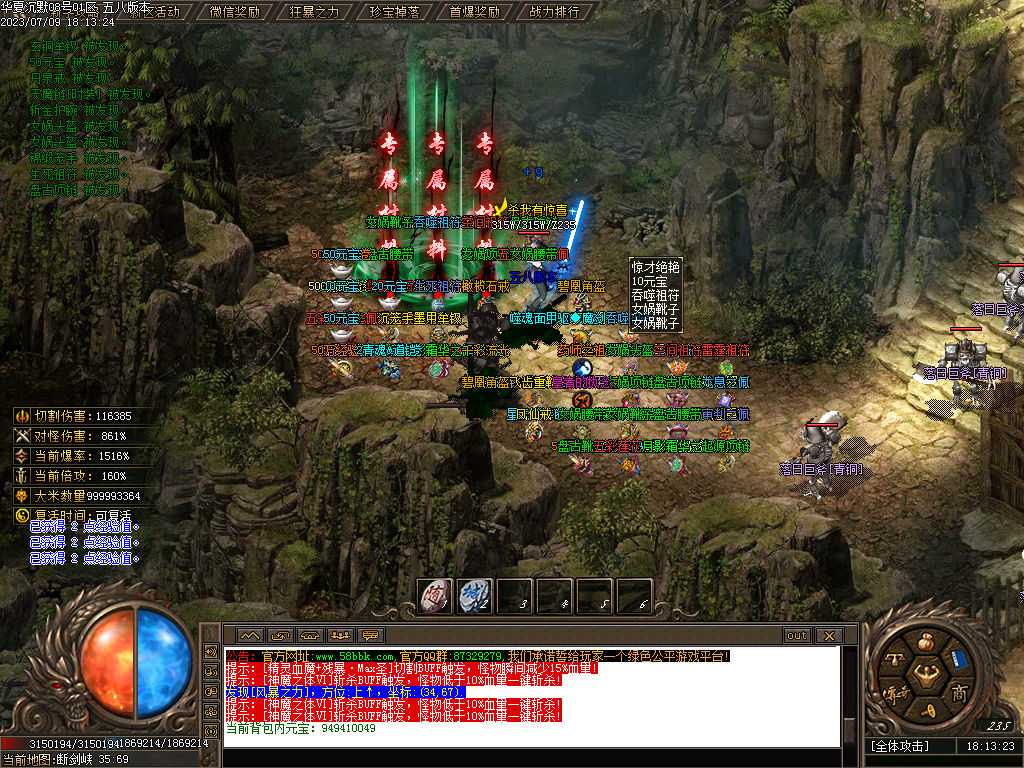Click the speech bubble chat filter button

[371, 635]
